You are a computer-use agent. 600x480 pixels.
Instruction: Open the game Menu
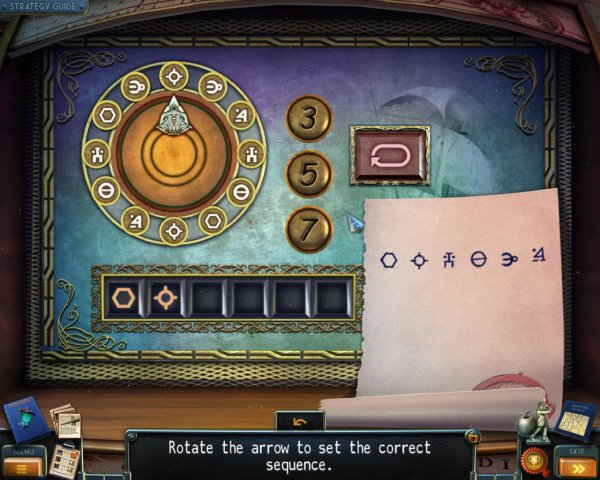[22, 464]
